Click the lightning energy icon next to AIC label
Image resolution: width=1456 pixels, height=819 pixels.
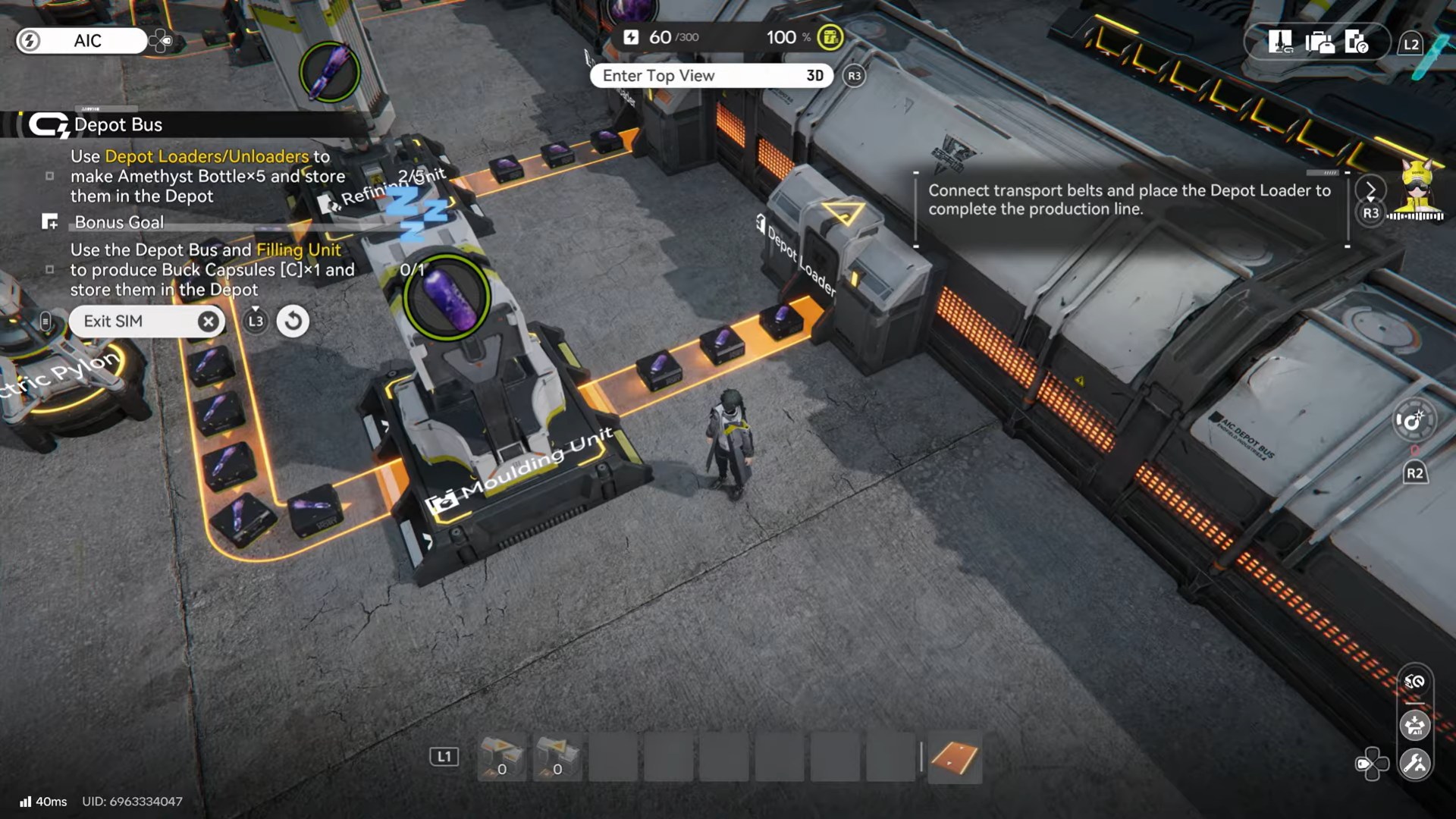(x=30, y=41)
